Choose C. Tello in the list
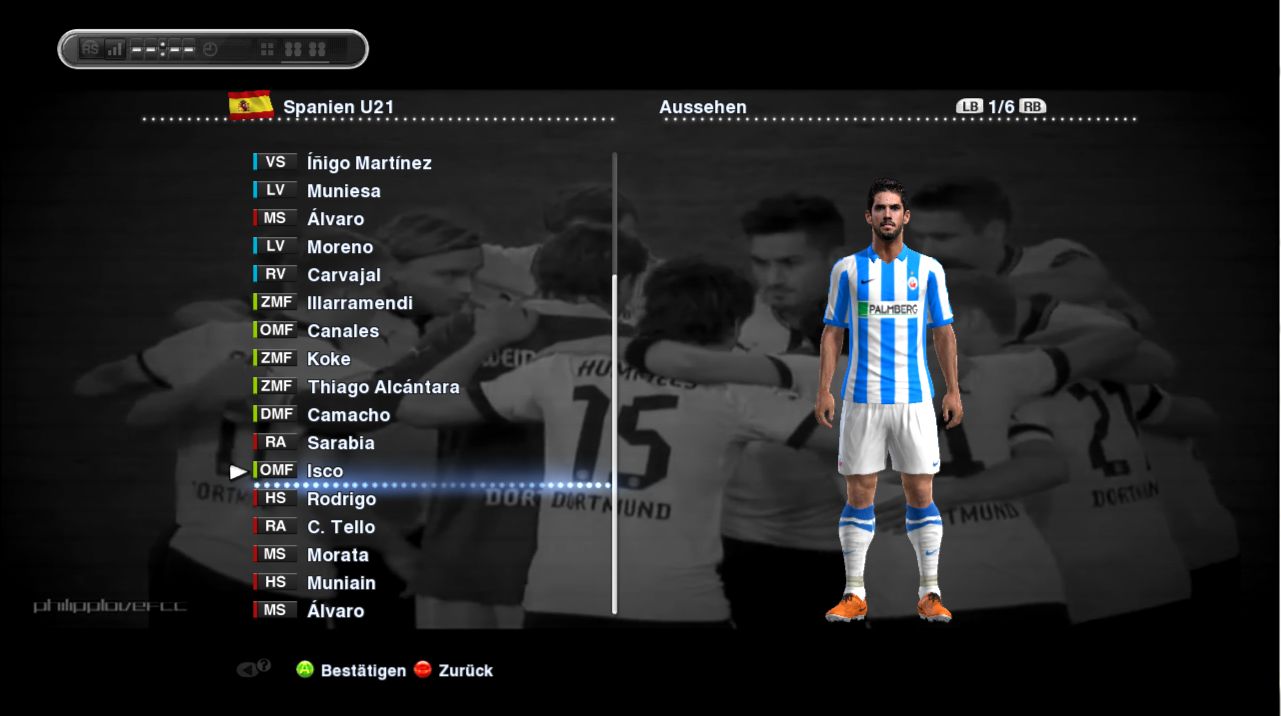 pos(341,527)
